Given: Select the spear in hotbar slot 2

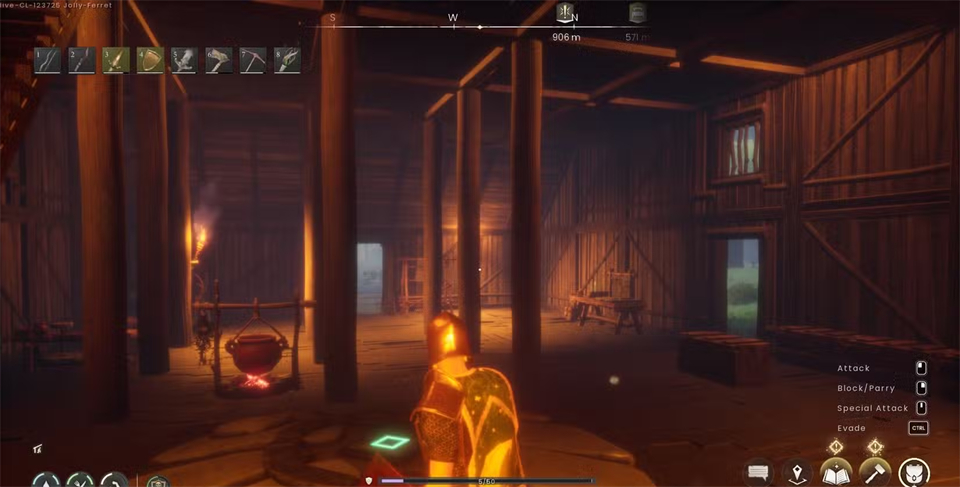Looking at the screenshot, I should (81, 60).
